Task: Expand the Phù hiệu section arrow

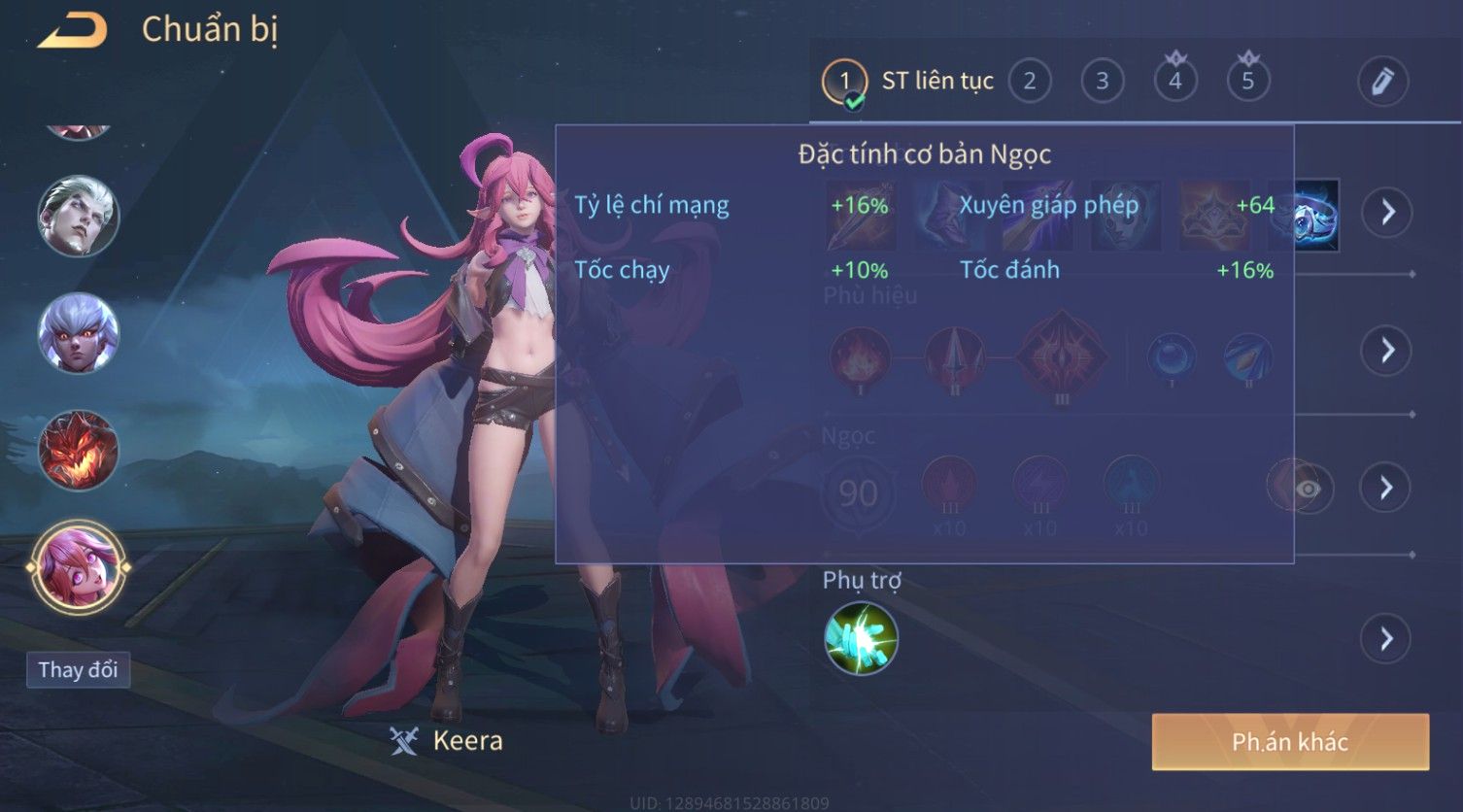Action: tap(1387, 350)
